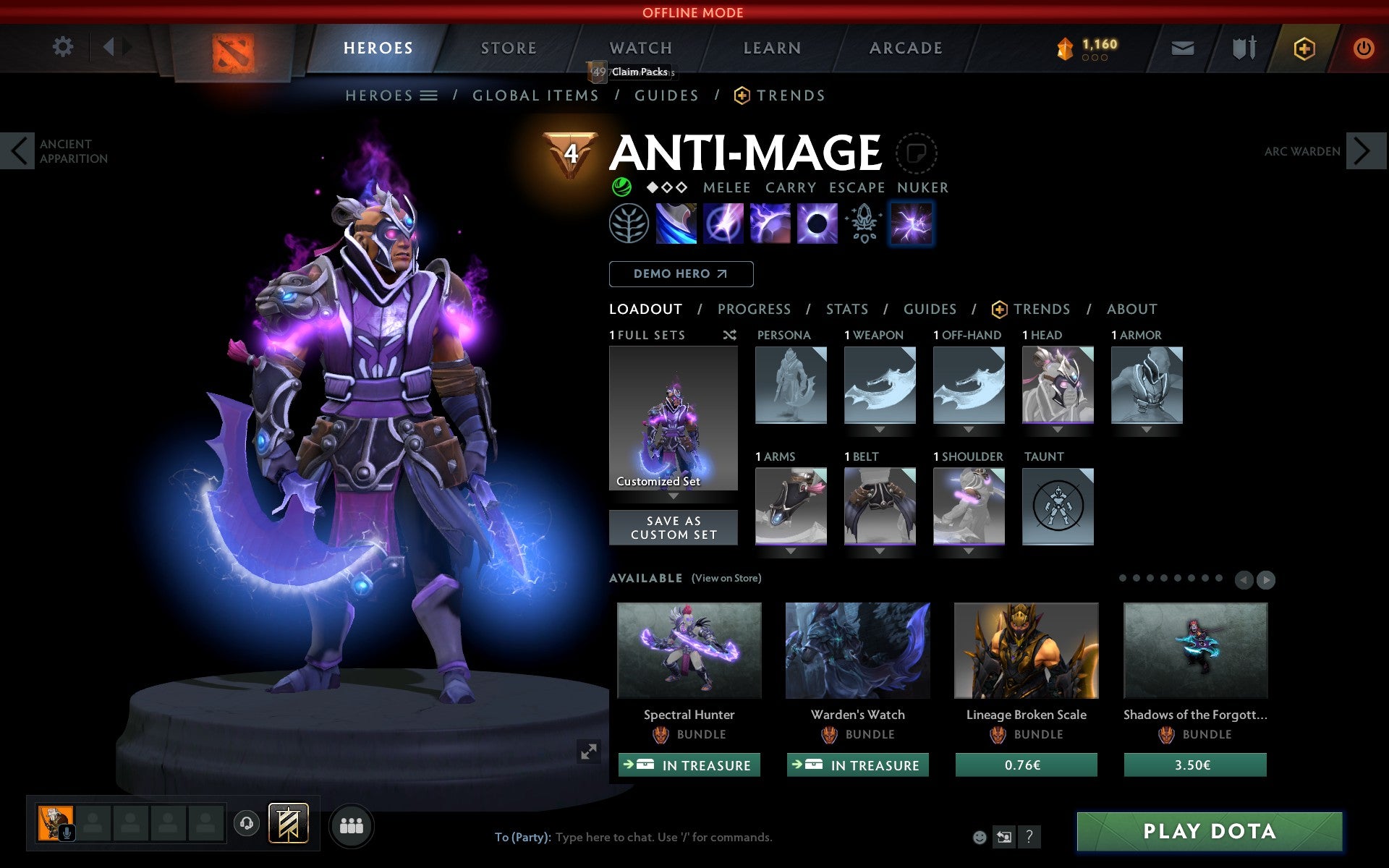Viewport: 1389px width, 868px height.
Task: Open the talent tree ability icon
Action: coord(629,224)
